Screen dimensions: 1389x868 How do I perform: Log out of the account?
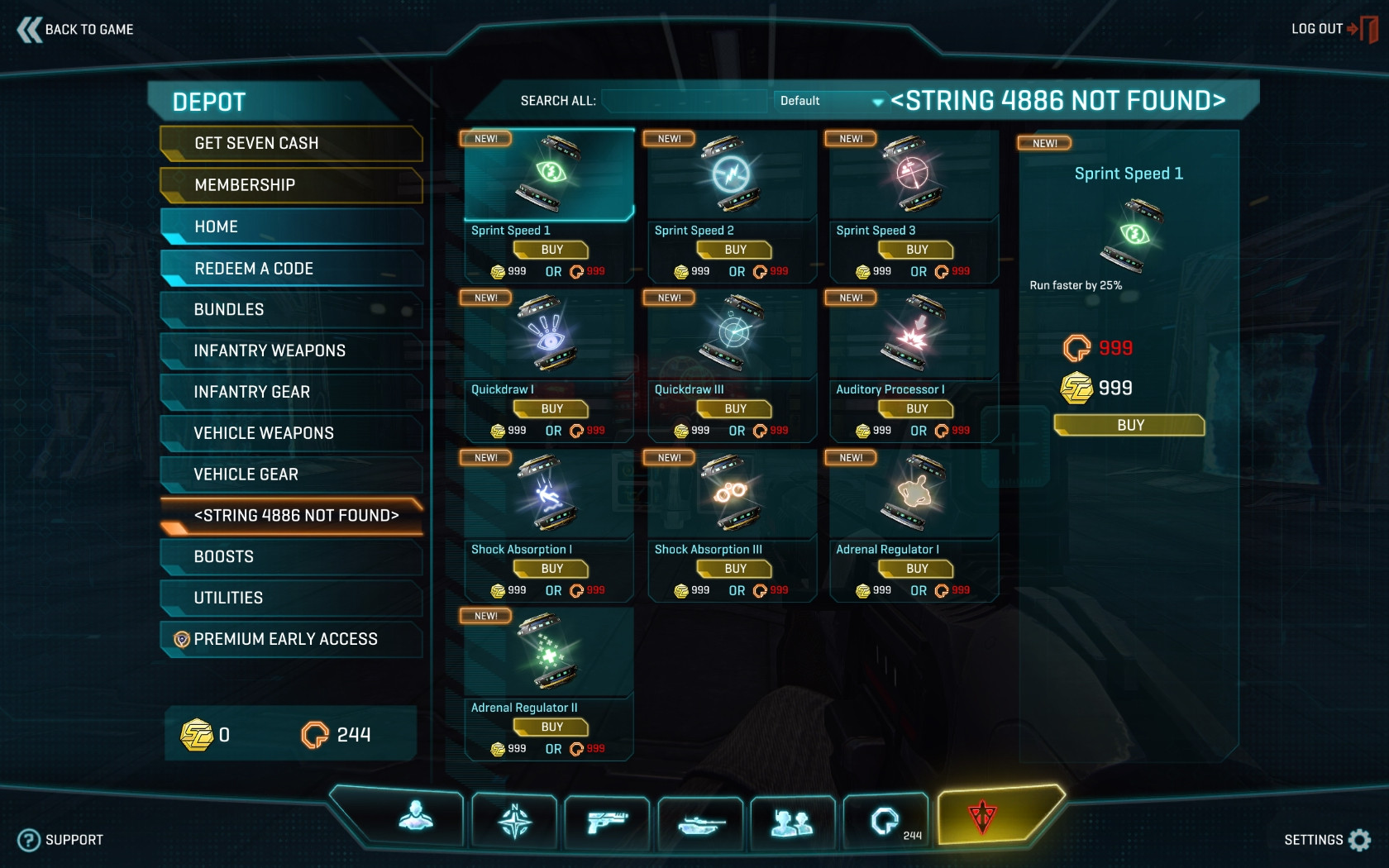1332,29
